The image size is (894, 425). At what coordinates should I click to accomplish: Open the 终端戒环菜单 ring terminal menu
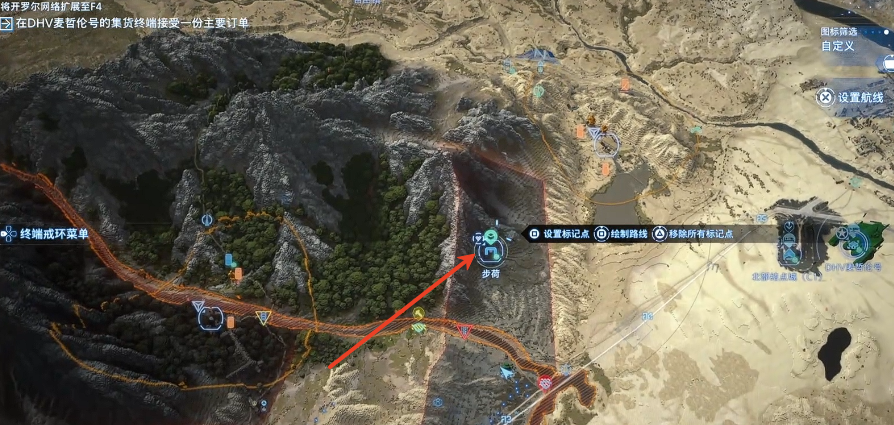48,234
